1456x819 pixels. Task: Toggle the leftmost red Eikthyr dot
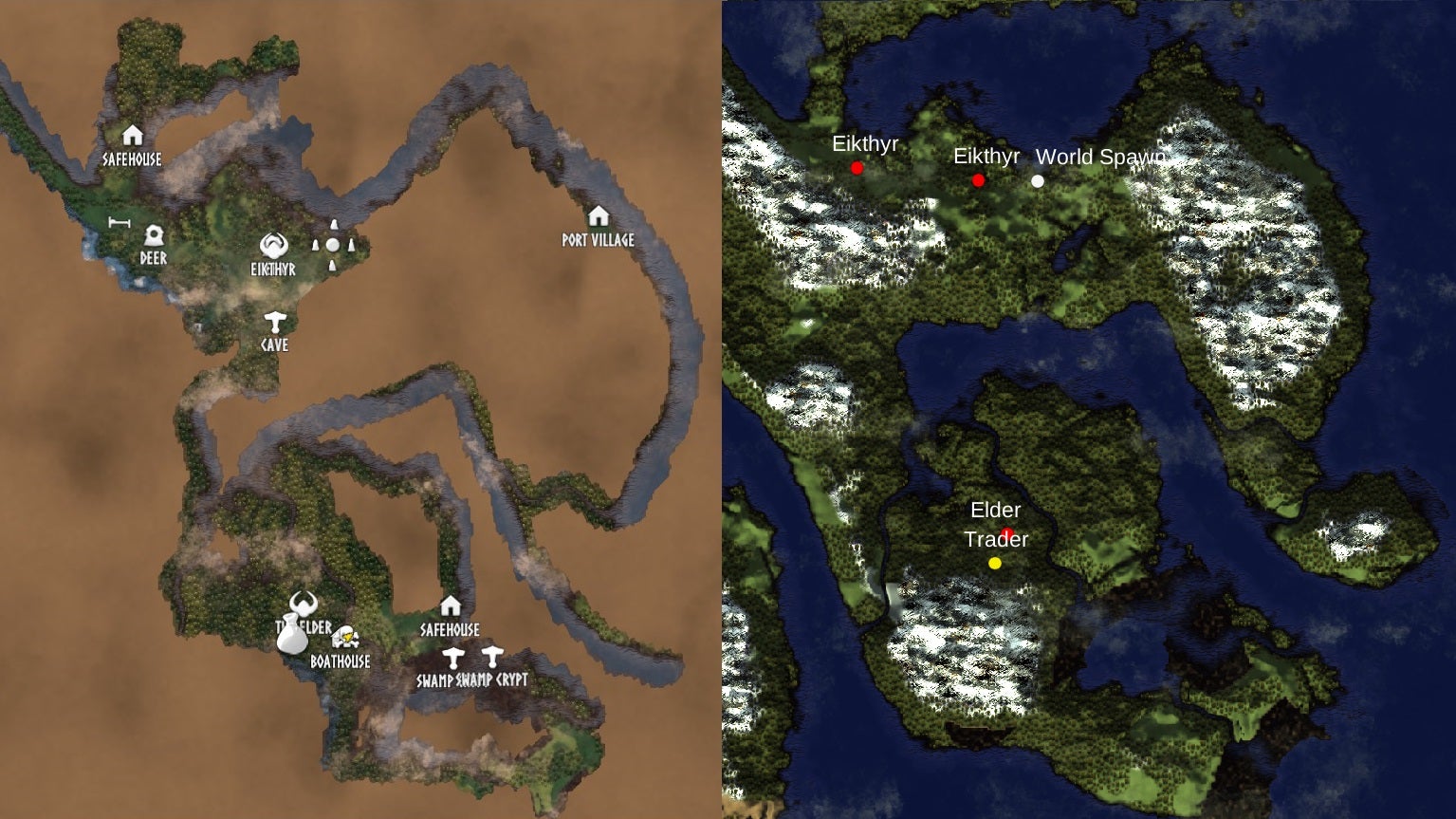(857, 168)
